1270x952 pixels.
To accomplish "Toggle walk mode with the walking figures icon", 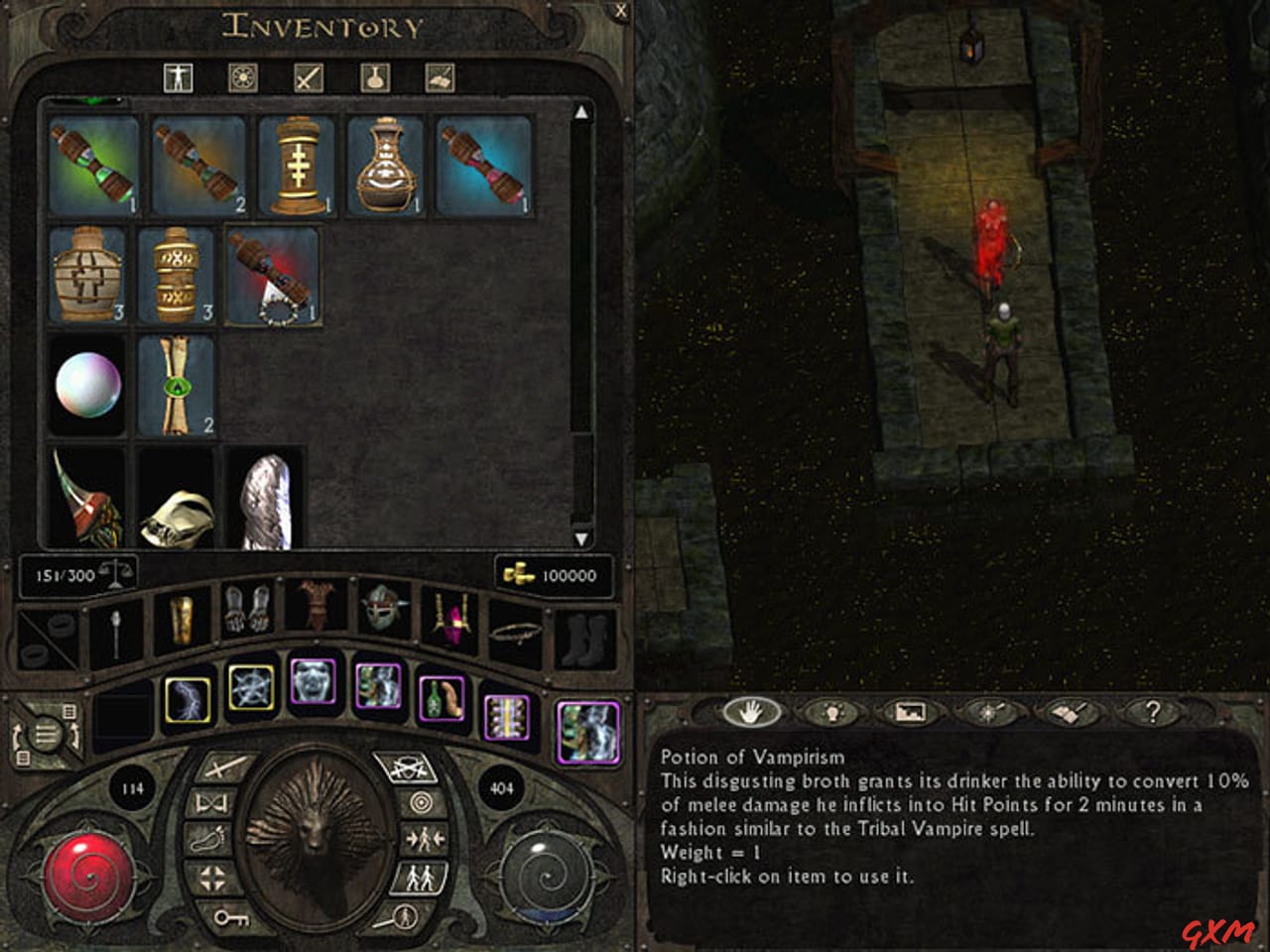I will click(x=420, y=877).
